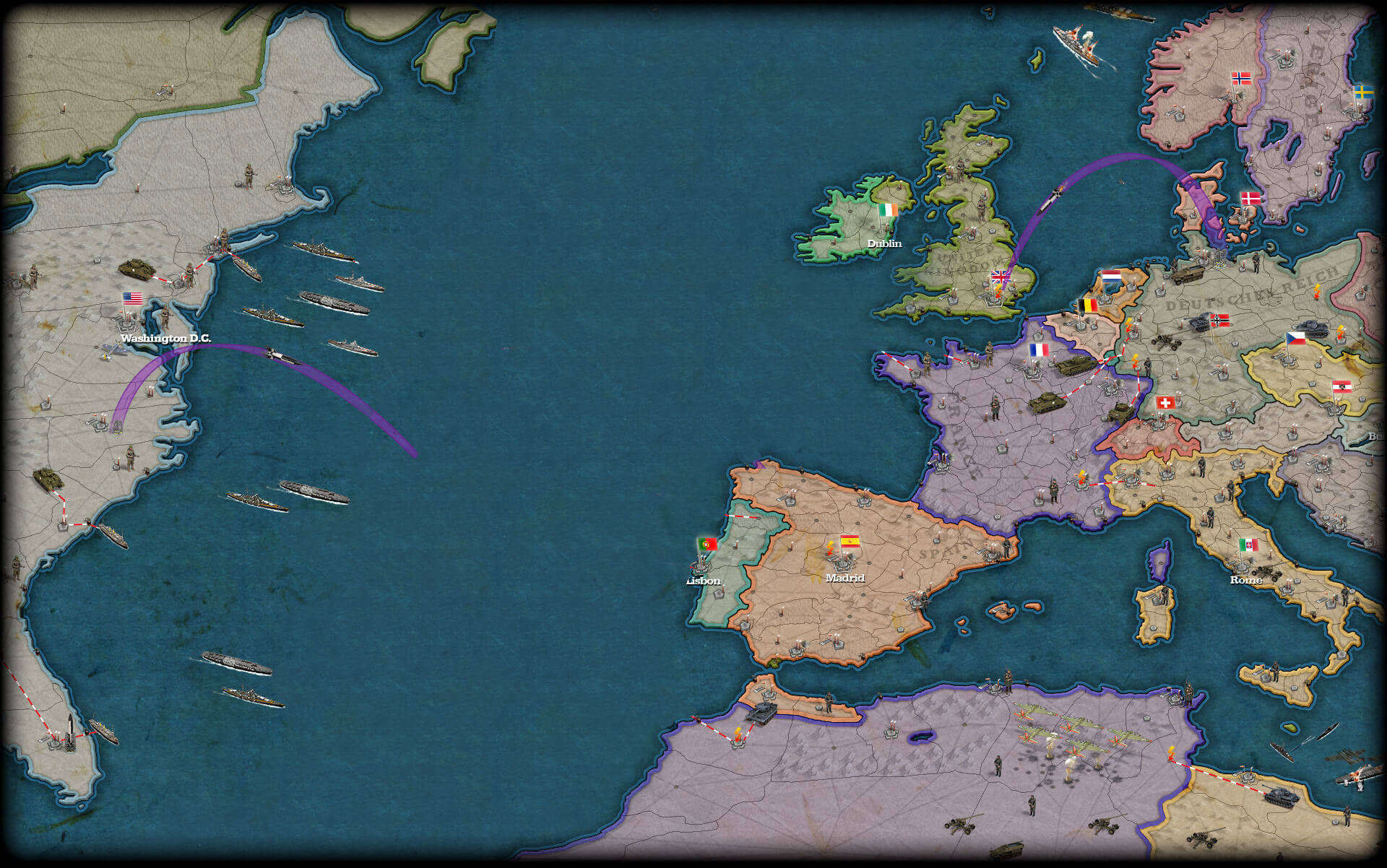
Task: Click the United Kingdom flag marker
Action: click(x=1001, y=277)
